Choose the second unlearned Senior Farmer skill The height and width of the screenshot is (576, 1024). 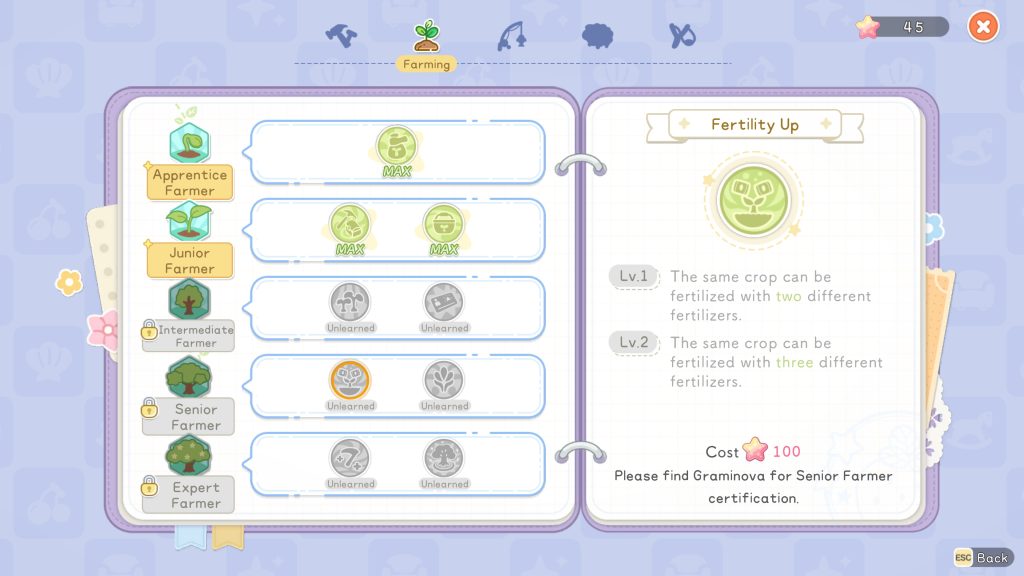(444, 380)
